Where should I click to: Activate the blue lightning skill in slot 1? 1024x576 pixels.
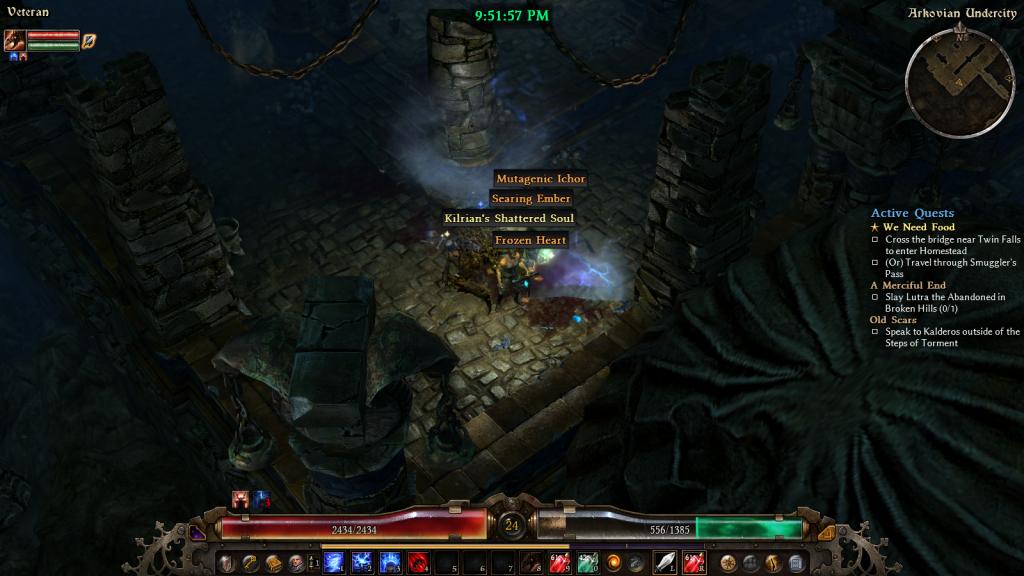click(334, 563)
